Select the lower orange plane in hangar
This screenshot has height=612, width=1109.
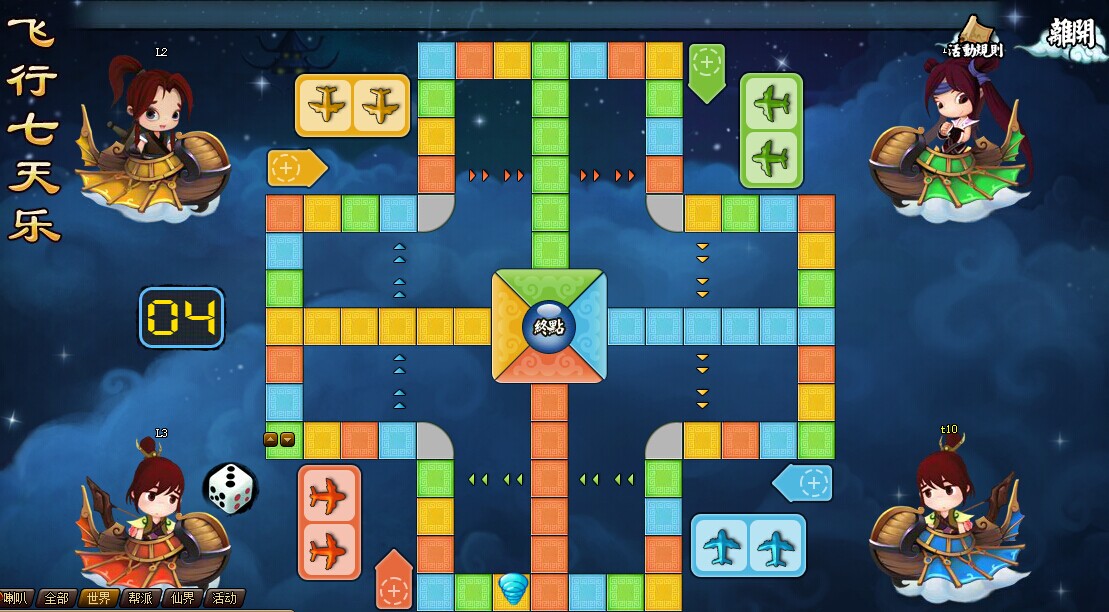point(328,550)
